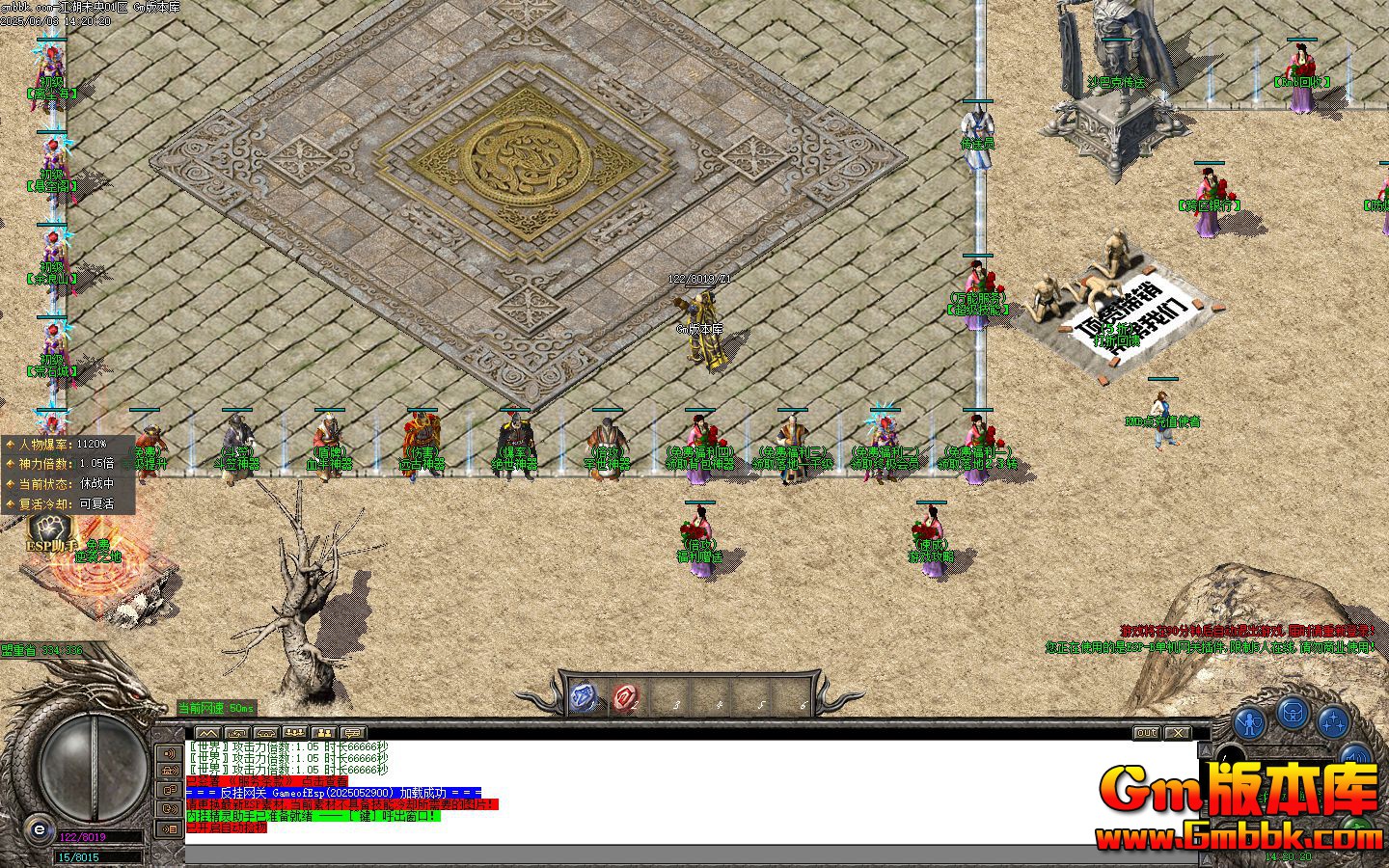Click the hand gesture item in the chat toolbar
This screenshot has height=868, width=1389.
coord(236,733)
